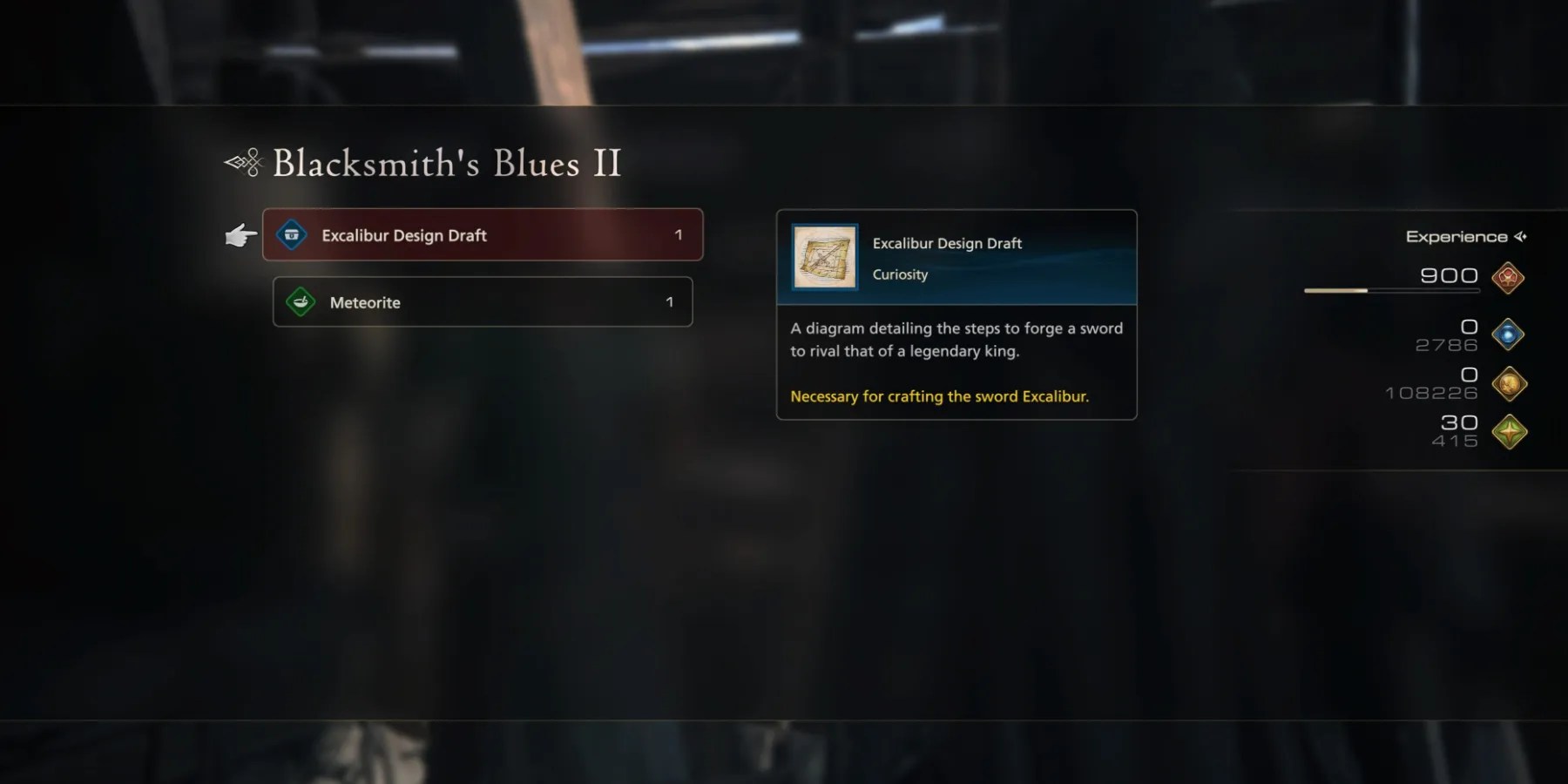Click the item tooltip panel header
This screenshot has height=784, width=1568.
tap(948, 243)
